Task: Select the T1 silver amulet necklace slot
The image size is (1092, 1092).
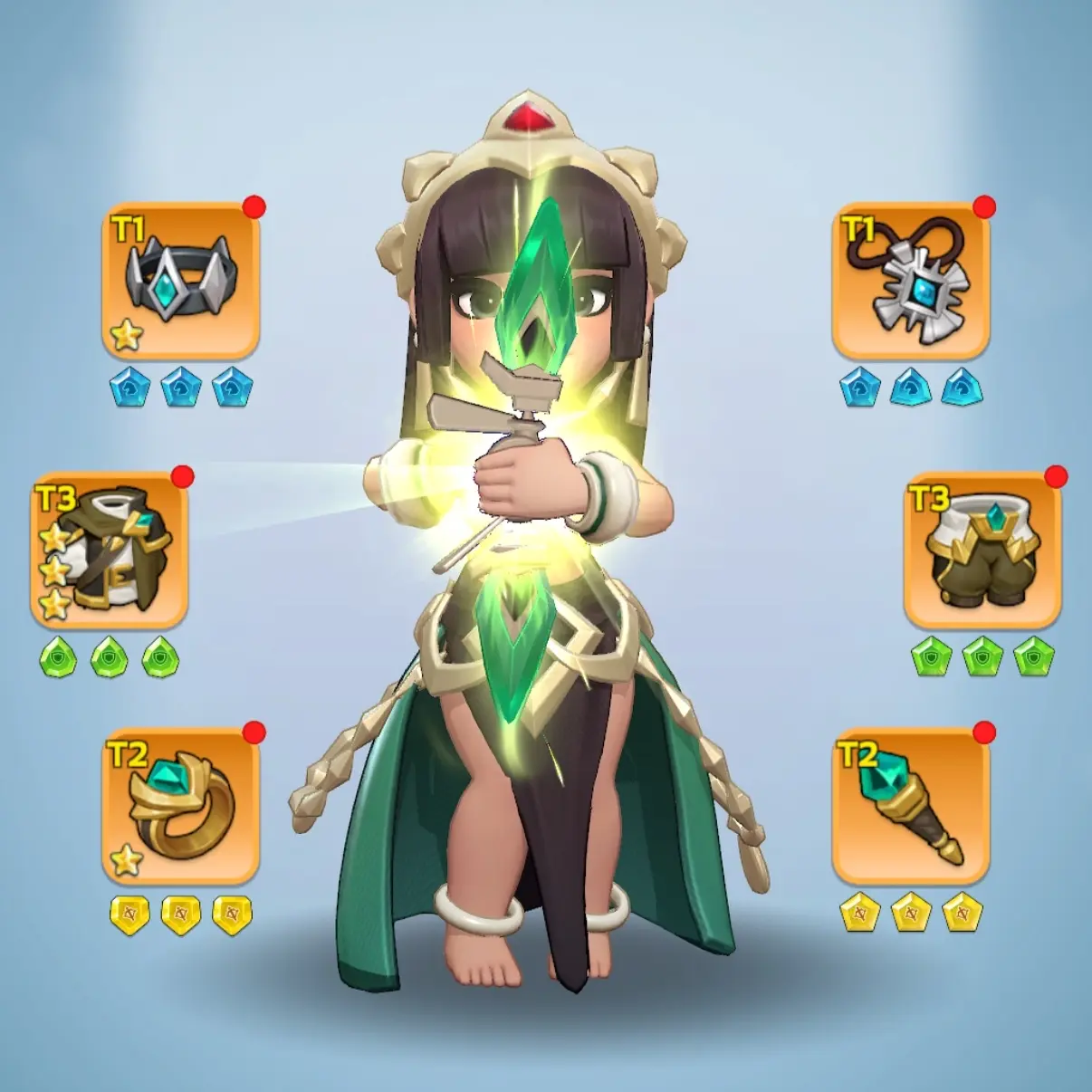Action: 911,281
